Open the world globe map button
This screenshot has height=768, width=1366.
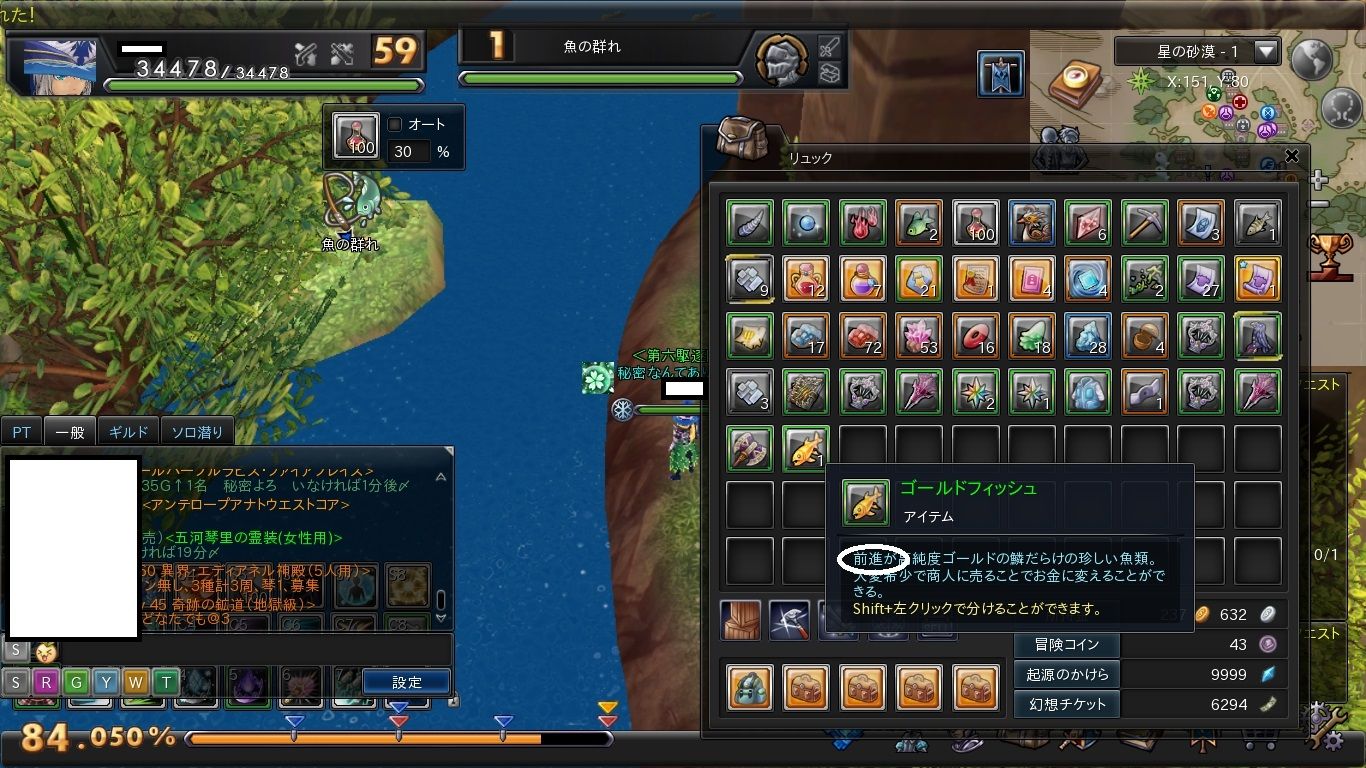(1312, 58)
